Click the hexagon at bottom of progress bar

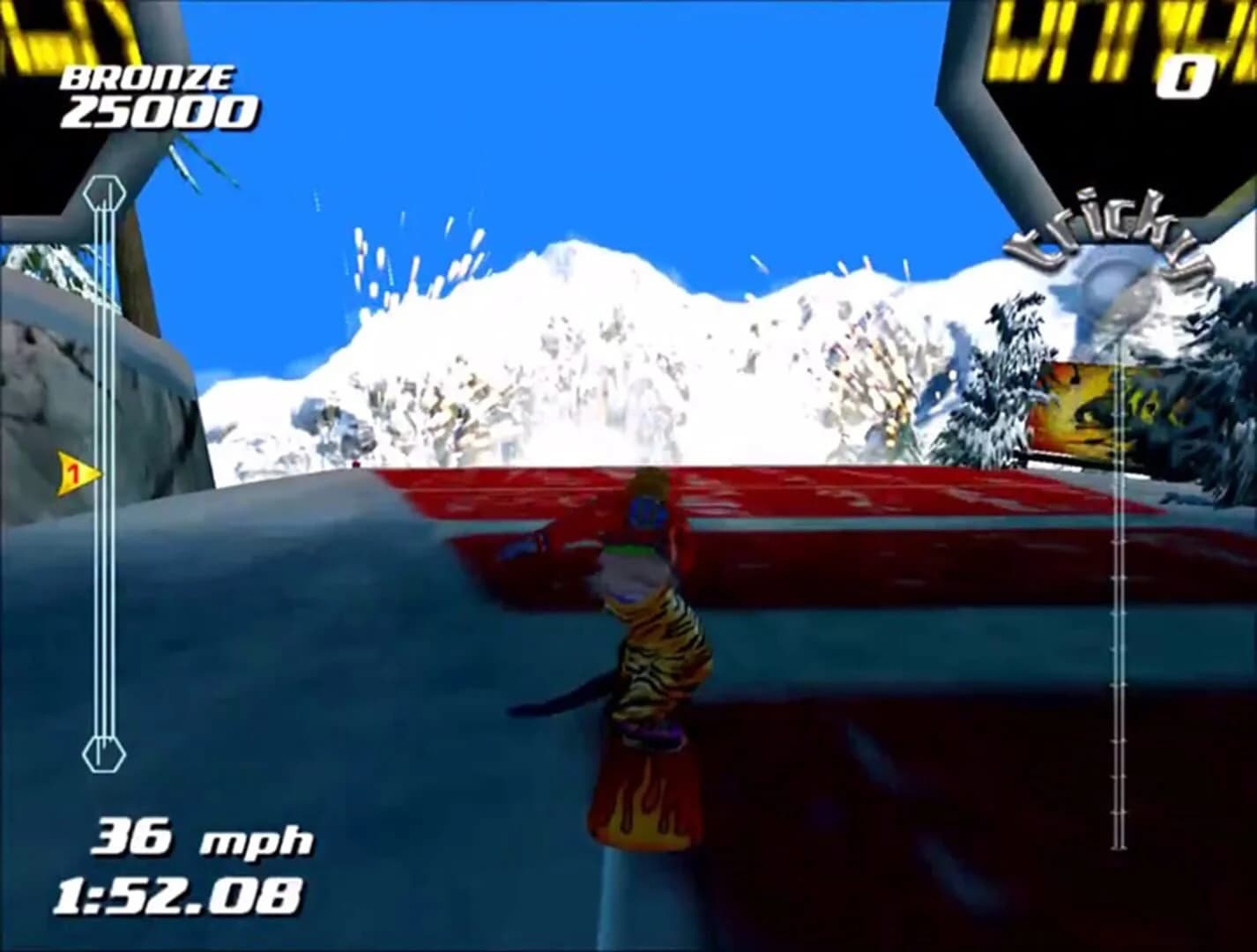coord(104,753)
